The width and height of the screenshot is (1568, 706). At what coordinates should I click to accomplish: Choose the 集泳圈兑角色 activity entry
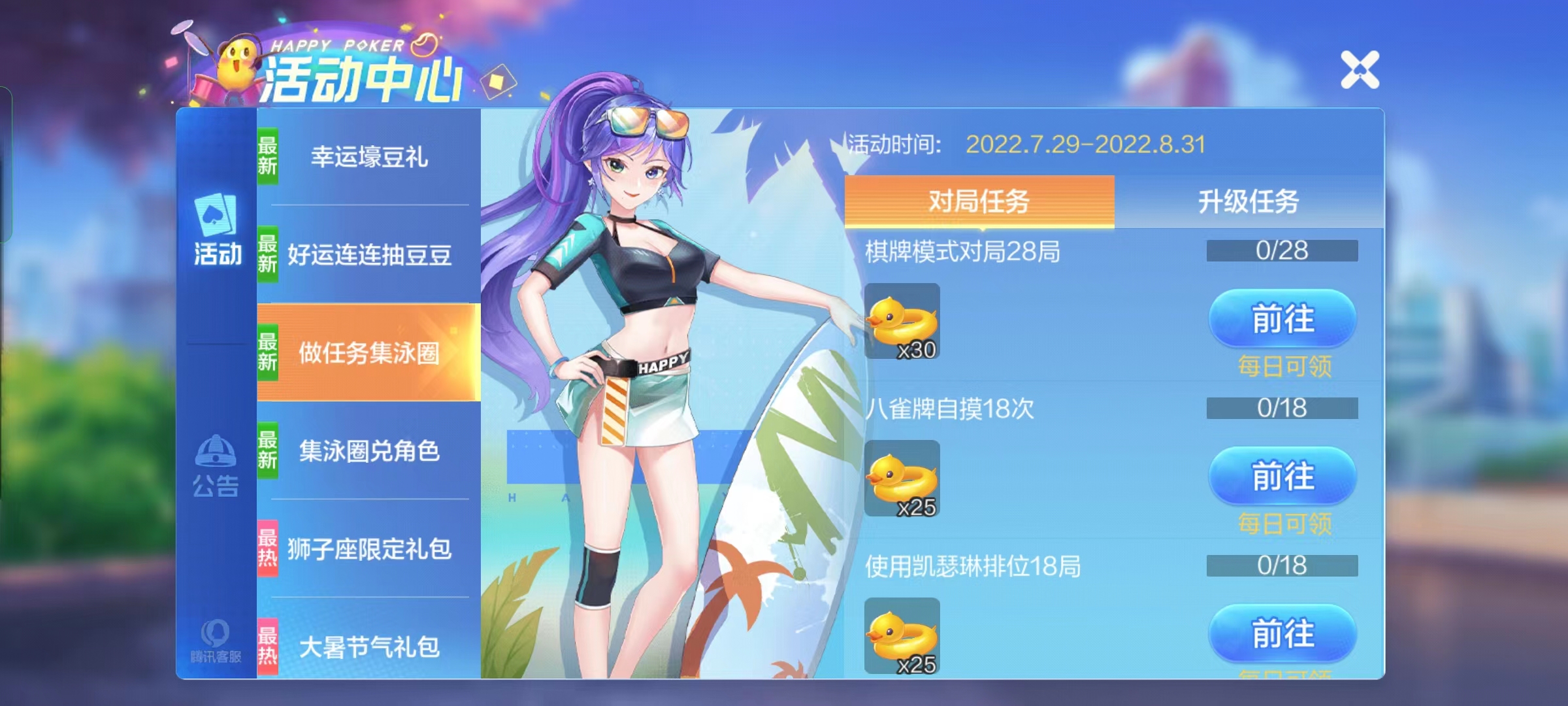pos(369,451)
